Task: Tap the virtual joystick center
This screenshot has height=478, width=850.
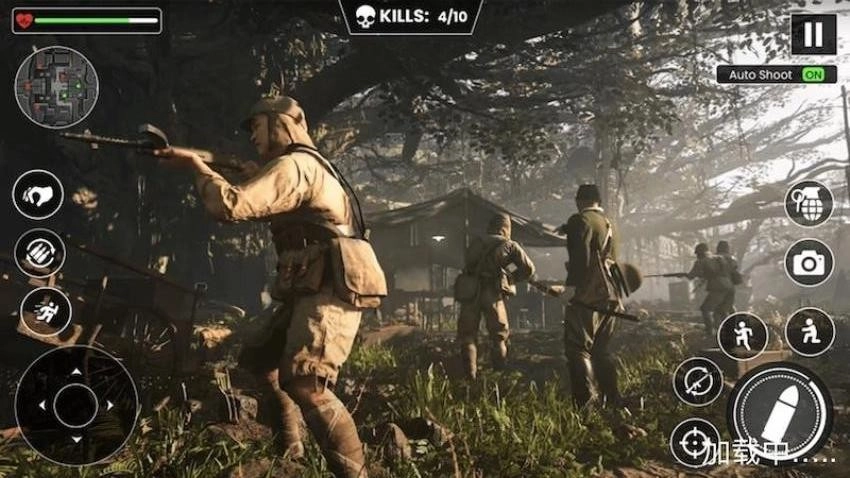Action: coord(76,406)
